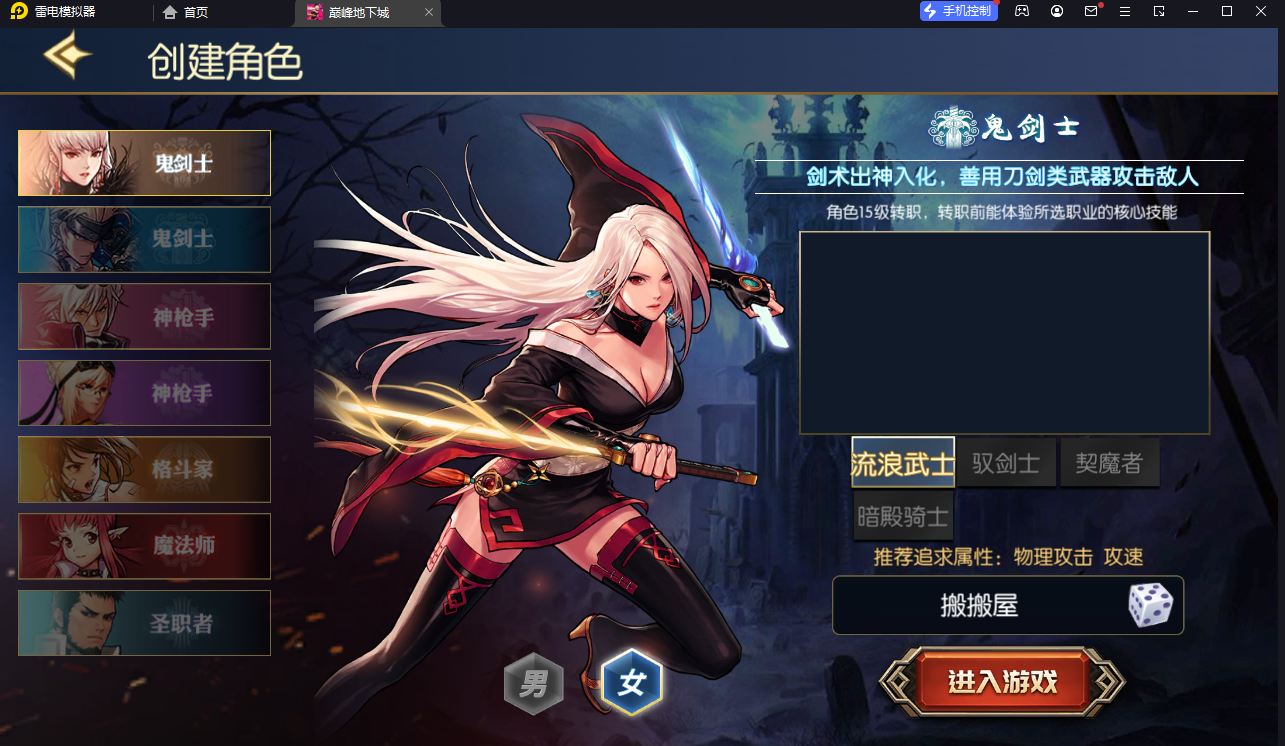The width and height of the screenshot is (1285, 746).
Task: Select the 魔法师 class from sidebar
Action: tap(143, 546)
